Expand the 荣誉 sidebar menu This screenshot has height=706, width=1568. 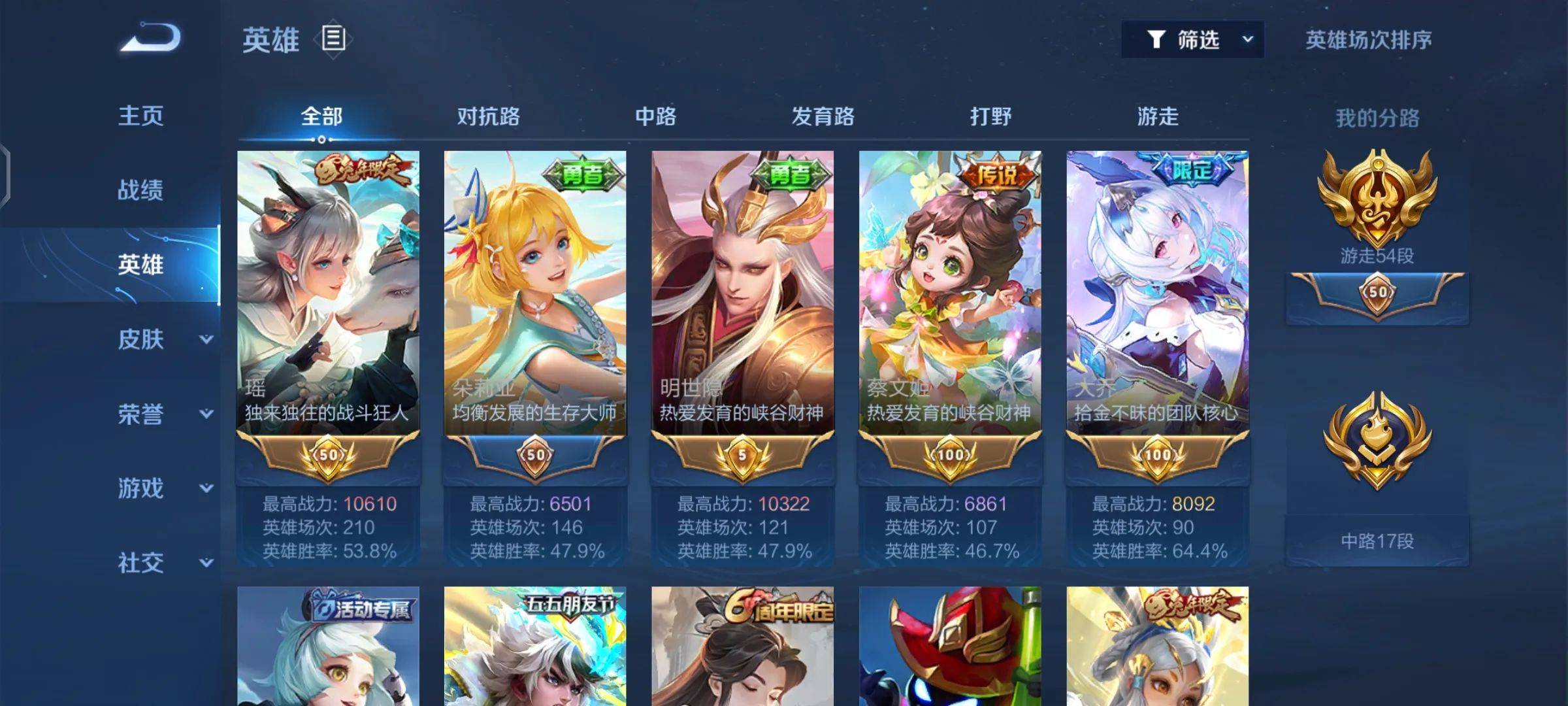click(162, 414)
